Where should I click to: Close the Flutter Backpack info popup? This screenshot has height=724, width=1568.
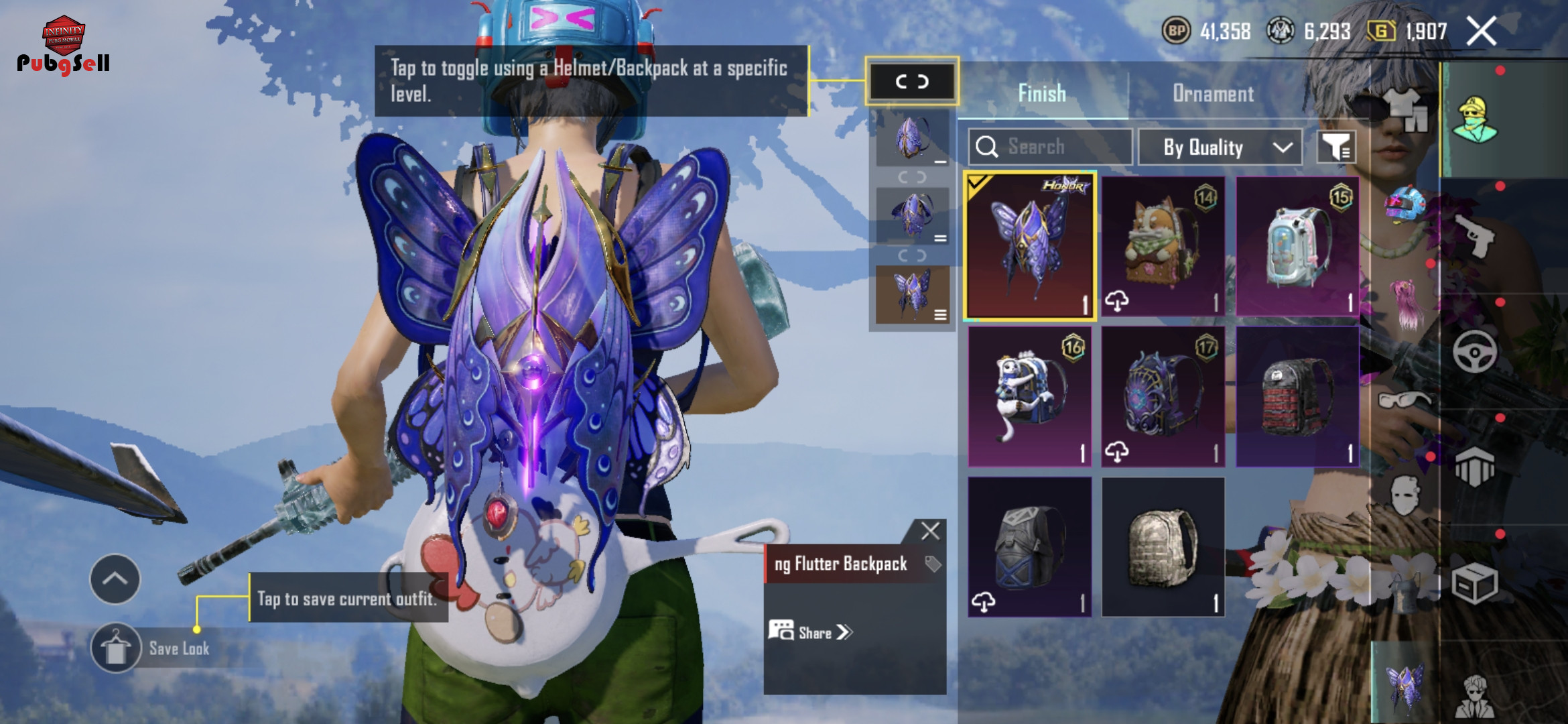(x=930, y=531)
